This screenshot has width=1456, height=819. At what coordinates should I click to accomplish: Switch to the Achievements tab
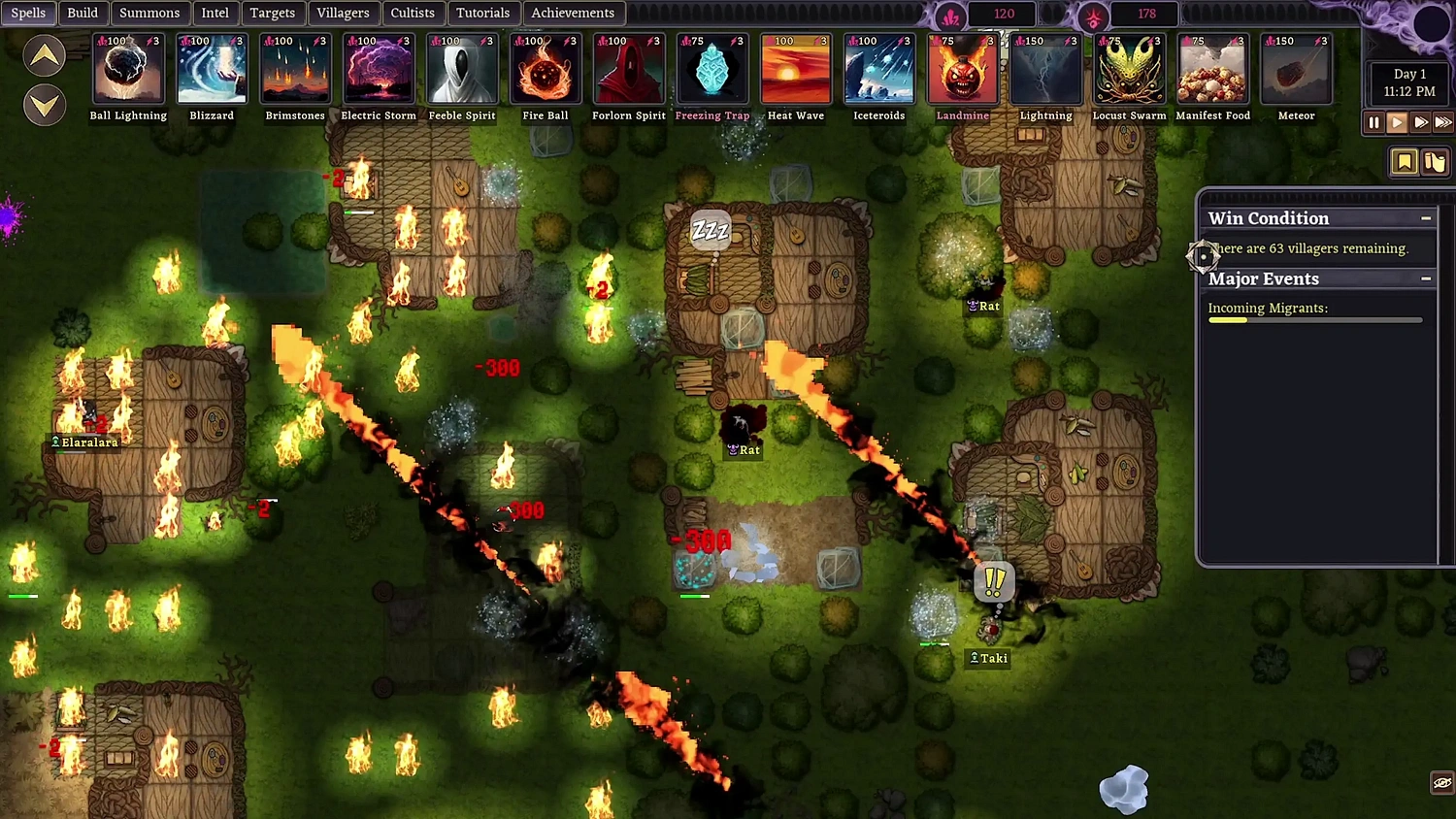(x=574, y=13)
